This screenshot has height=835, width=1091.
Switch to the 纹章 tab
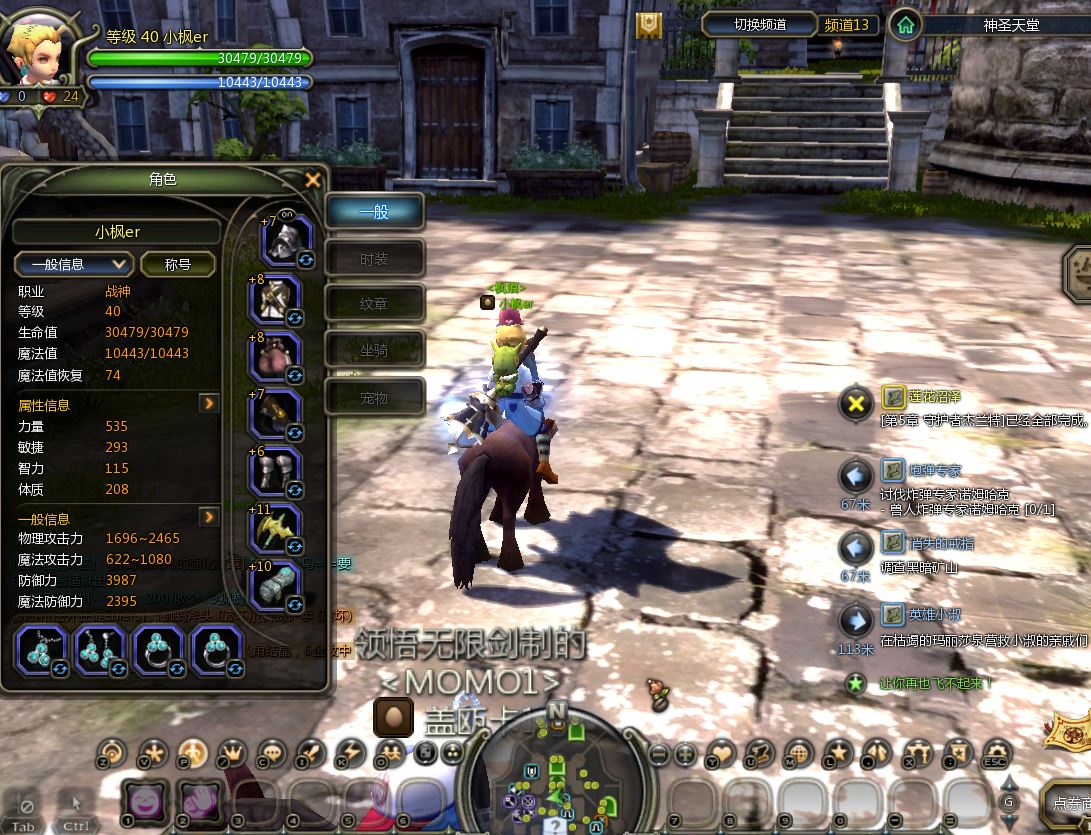(374, 303)
